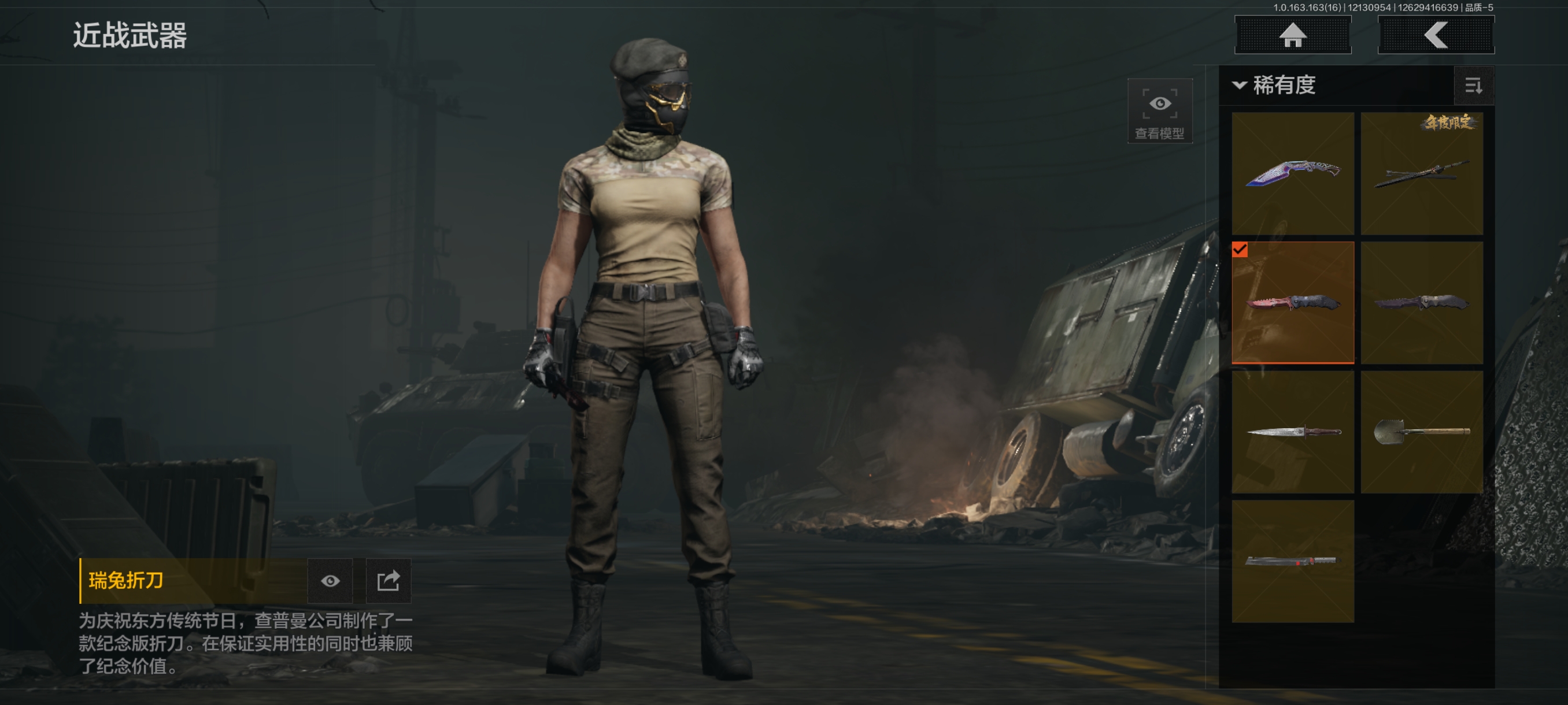Open the 稀有度 sort dropdown

coord(1275,85)
